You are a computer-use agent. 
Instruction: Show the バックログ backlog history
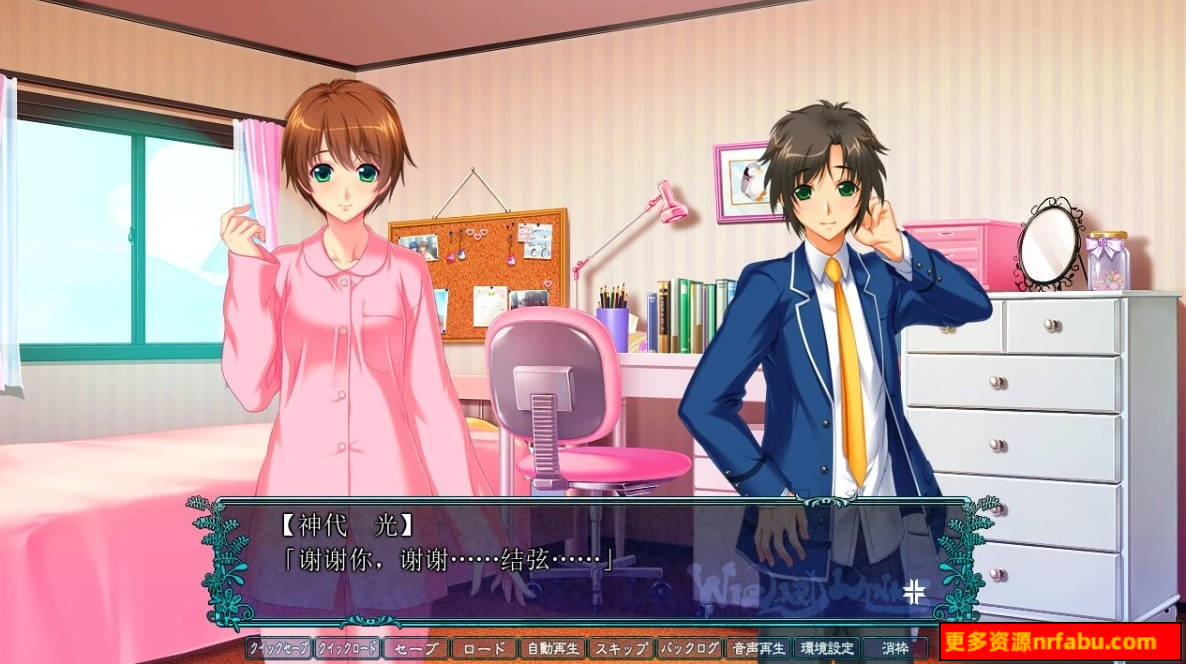[689, 648]
